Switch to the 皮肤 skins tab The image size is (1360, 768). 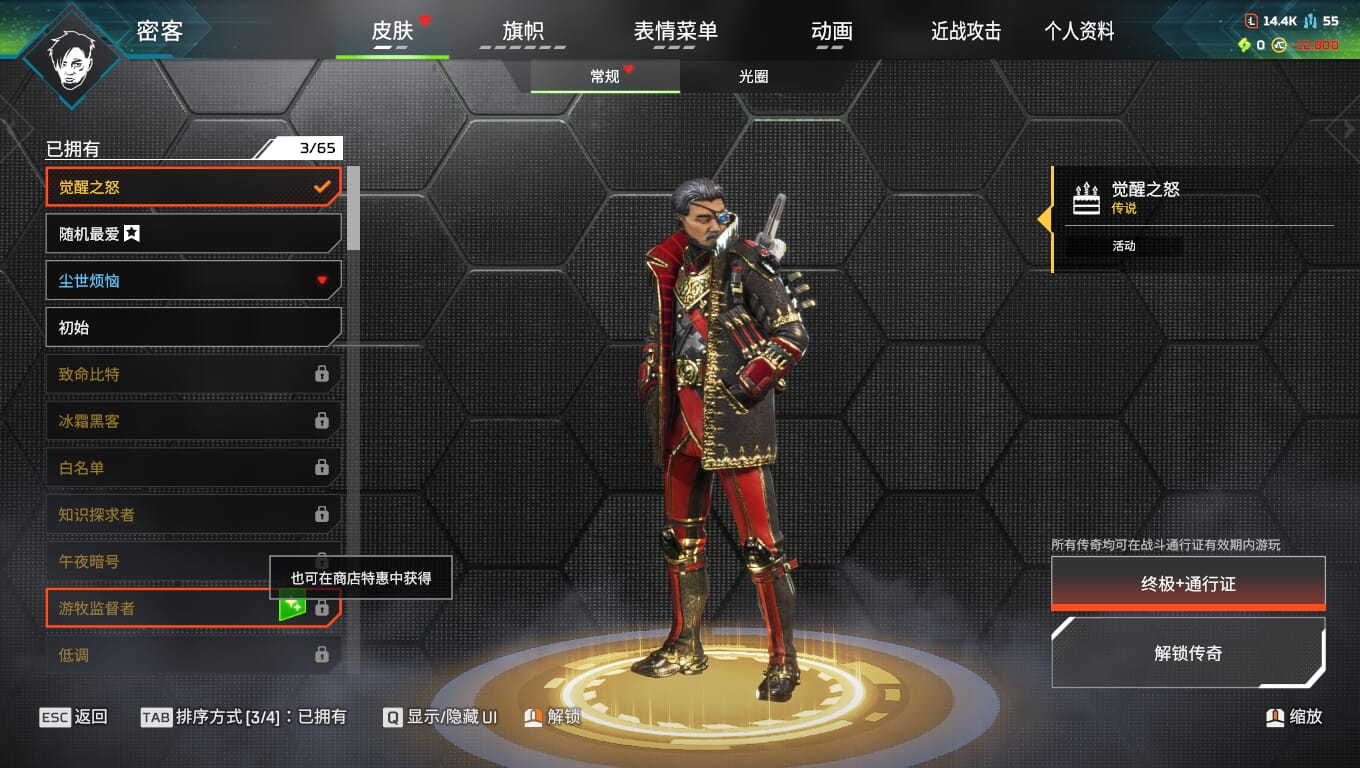tap(392, 32)
